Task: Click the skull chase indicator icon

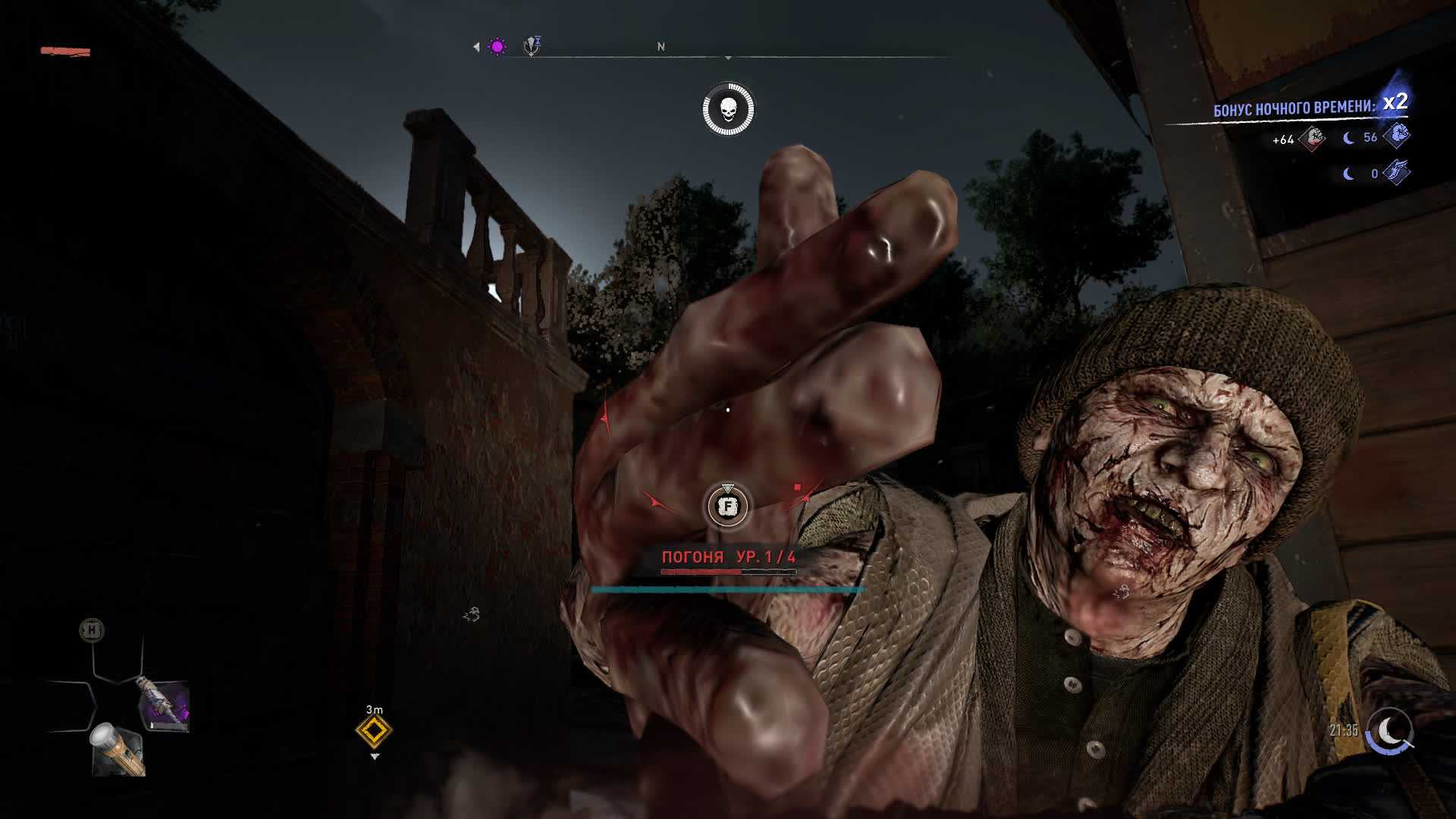Action: (x=728, y=110)
